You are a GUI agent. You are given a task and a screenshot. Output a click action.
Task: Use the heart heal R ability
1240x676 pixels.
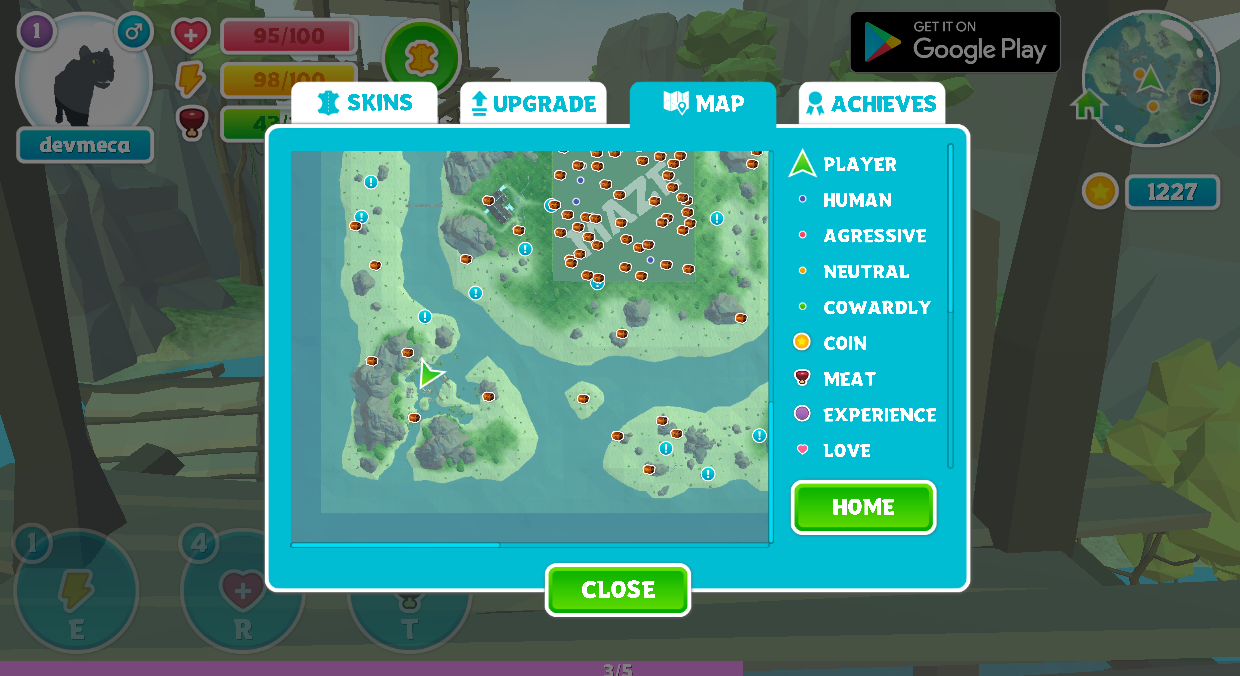click(x=243, y=592)
